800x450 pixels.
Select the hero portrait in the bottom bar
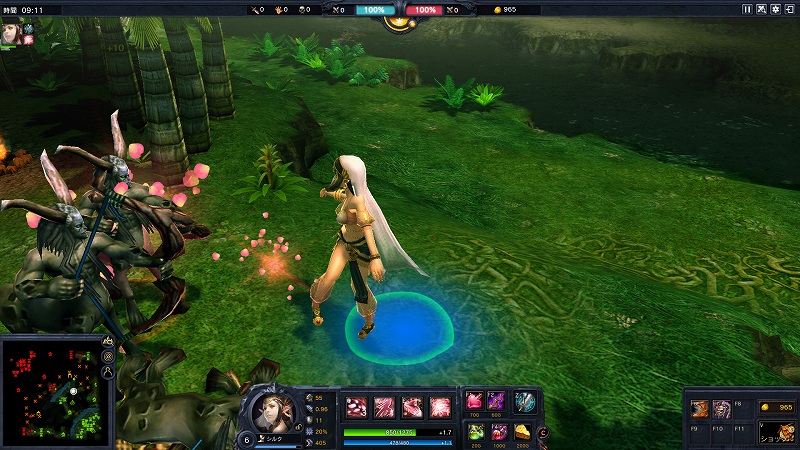(x=271, y=410)
